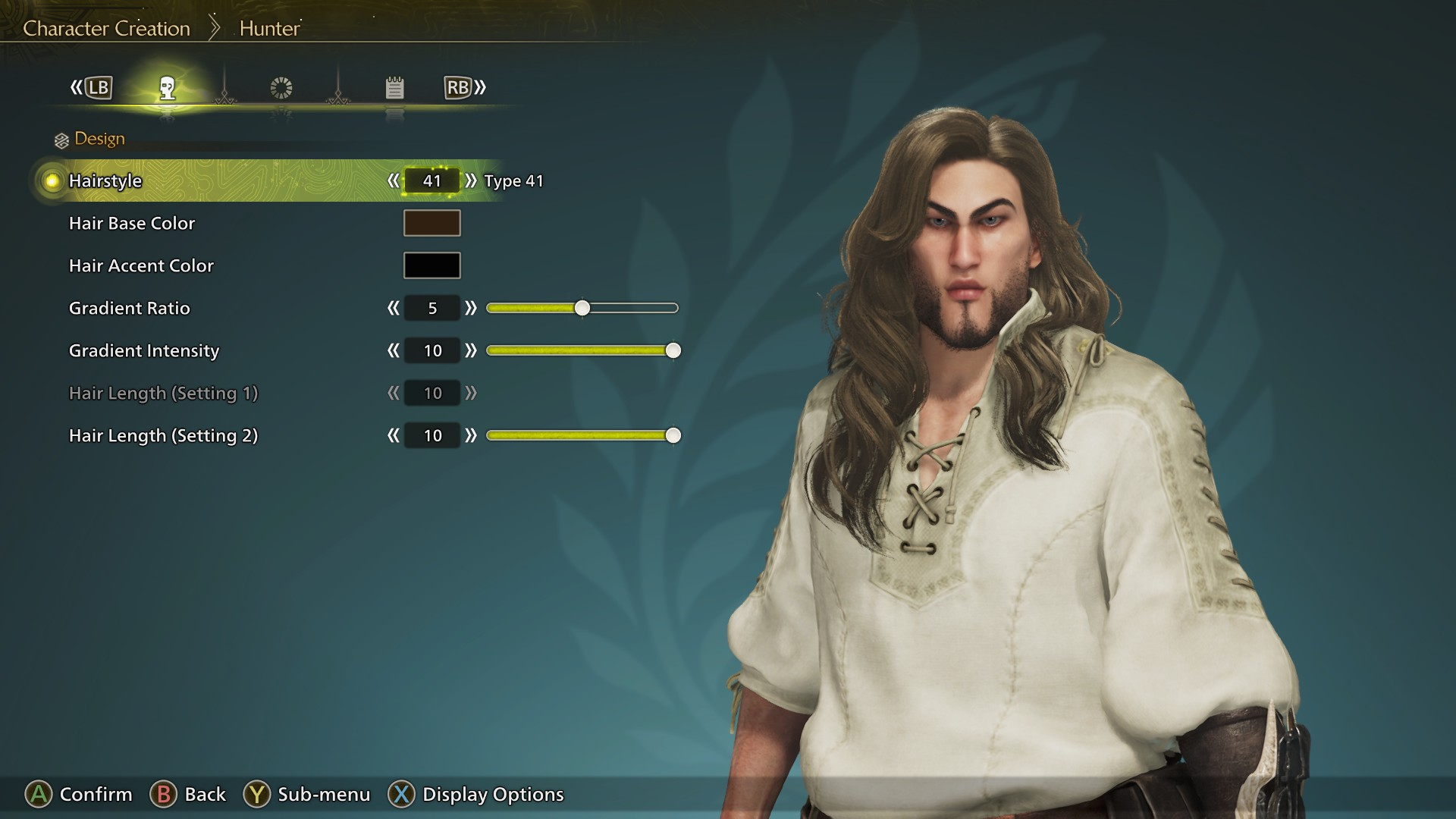This screenshot has height=819, width=1456.
Task: Click the Hair Length (Setting 2) slider handle
Action: [x=673, y=435]
